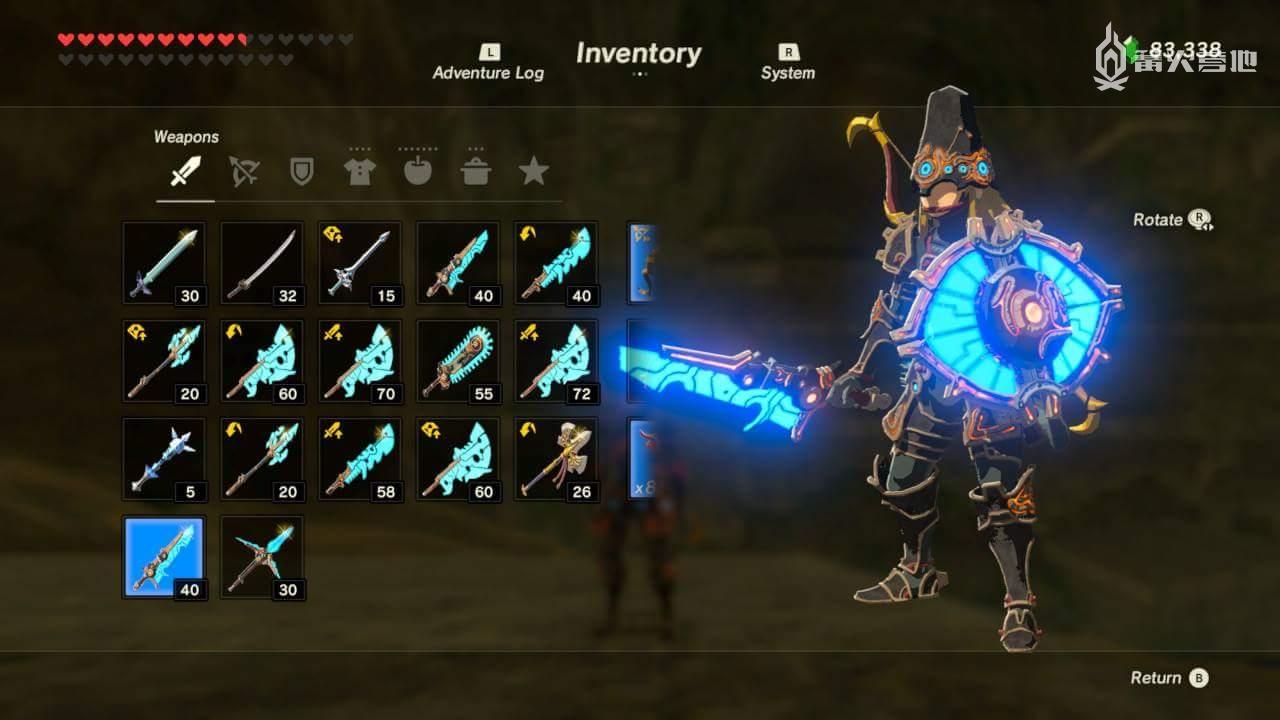
Task: Show the materials apple tab
Action: click(x=417, y=172)
